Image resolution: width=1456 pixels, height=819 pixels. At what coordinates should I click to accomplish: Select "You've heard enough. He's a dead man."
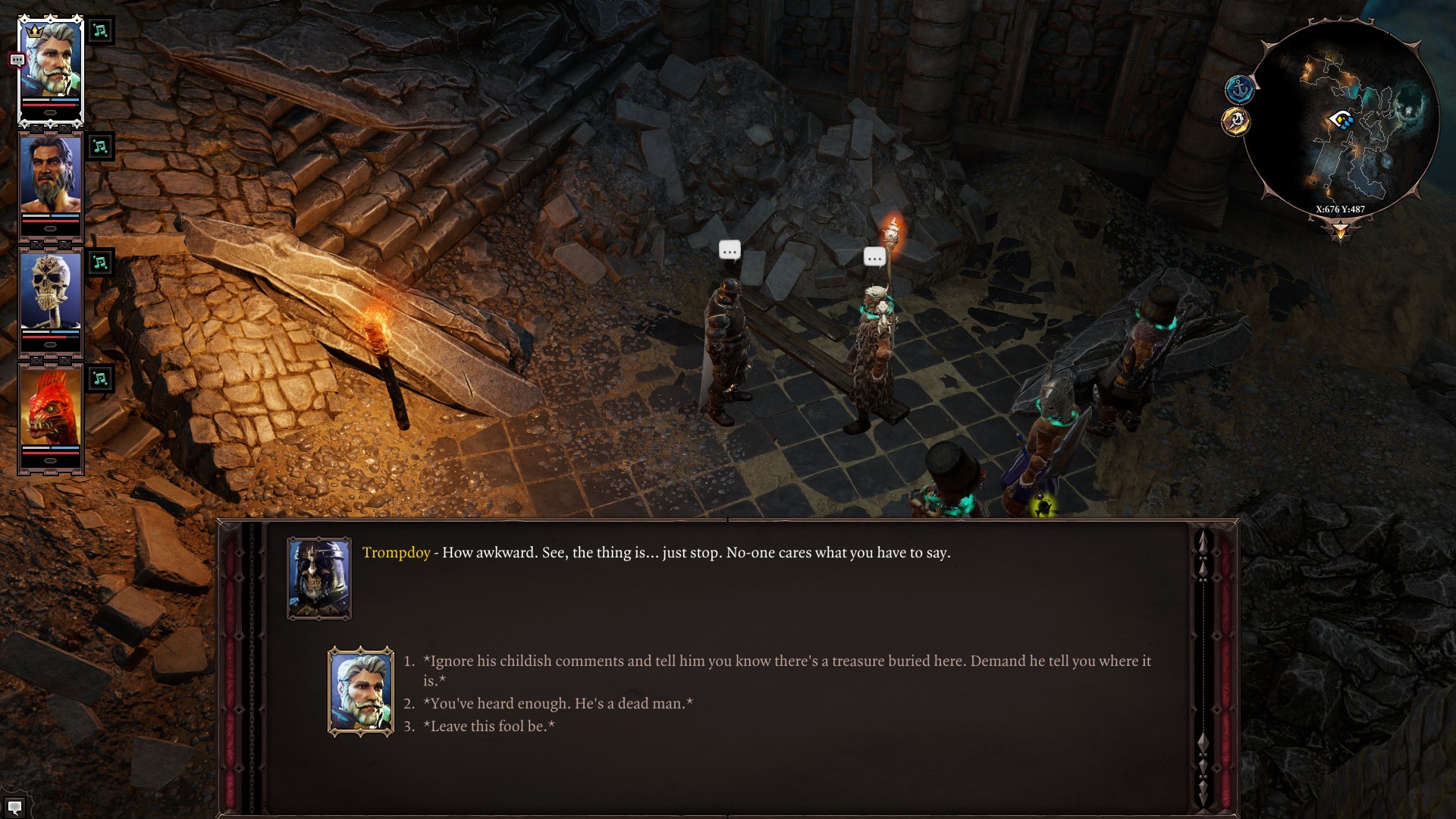[x=557, y=704]
